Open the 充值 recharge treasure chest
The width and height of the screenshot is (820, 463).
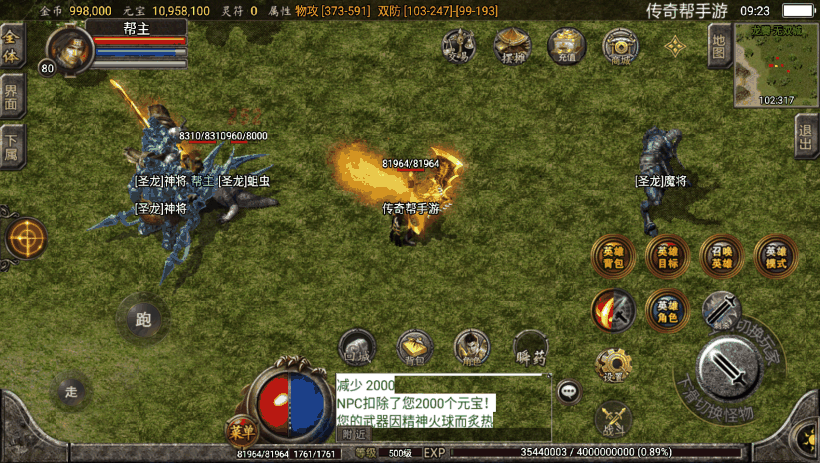coord(567,46)
